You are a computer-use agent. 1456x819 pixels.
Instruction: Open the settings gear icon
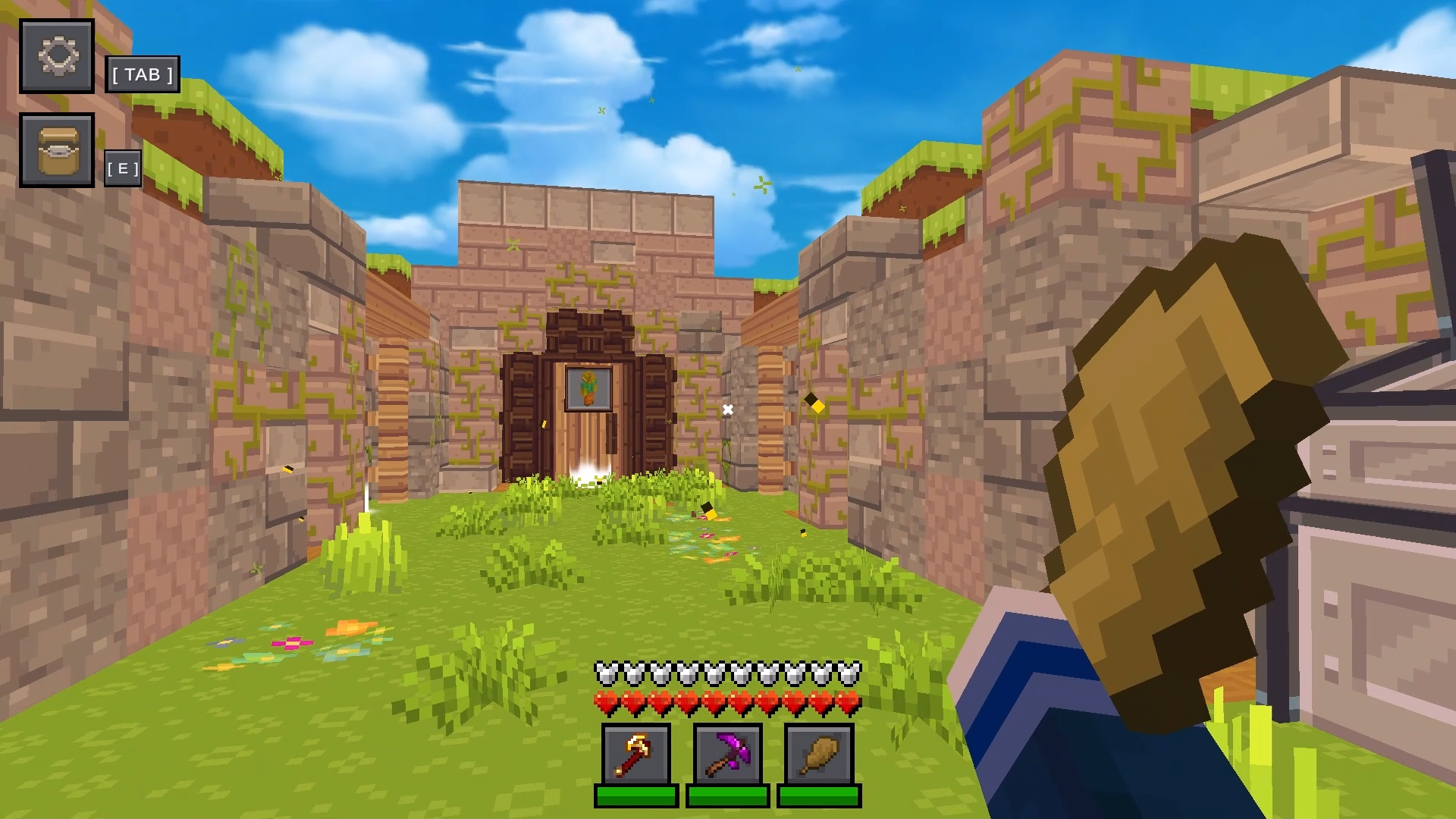click(57, 55)
